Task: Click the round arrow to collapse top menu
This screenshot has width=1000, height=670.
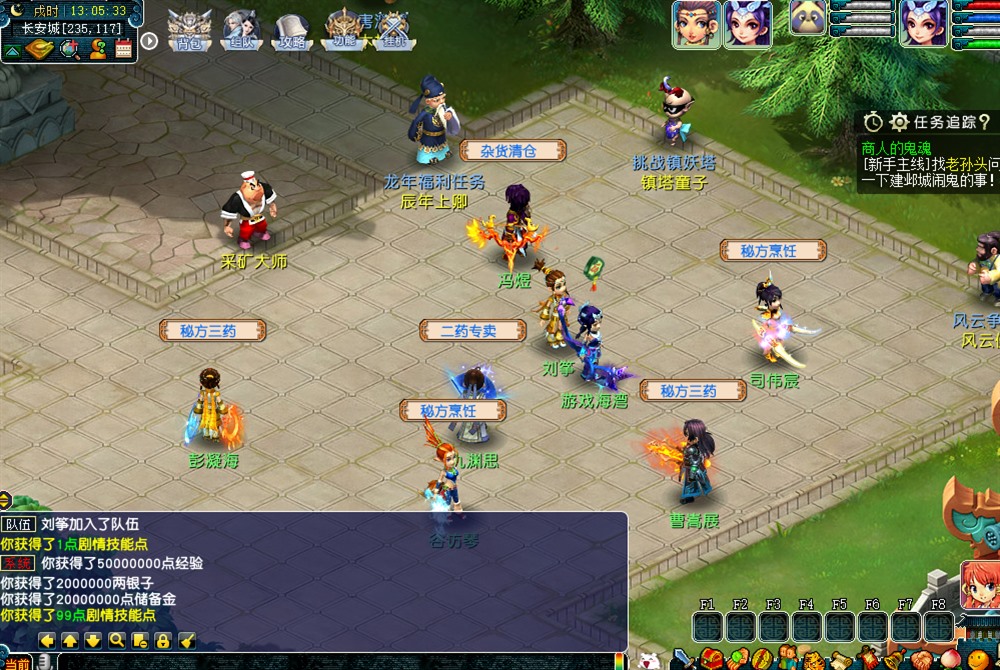Action: point(149,41)
